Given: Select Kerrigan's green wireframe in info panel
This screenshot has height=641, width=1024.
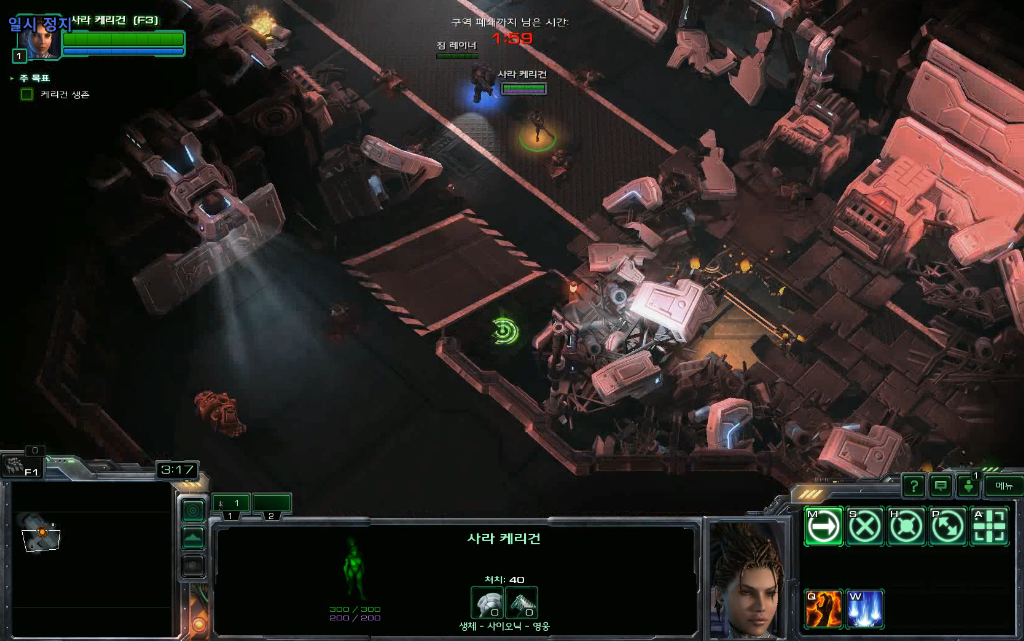Looking at the screenshot, I should pos(352,568).
